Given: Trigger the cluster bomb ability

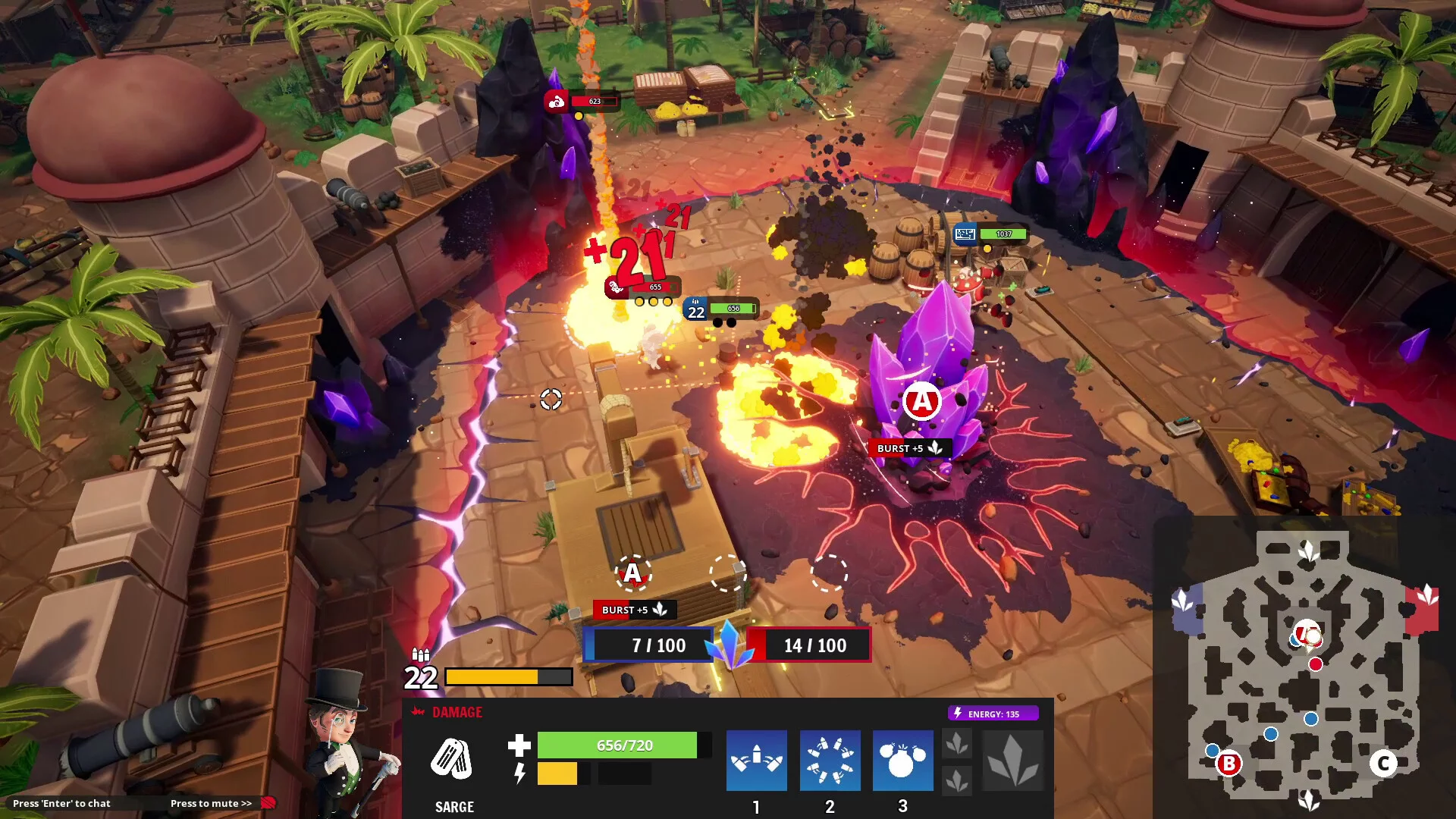Looking at the screenshot, I should 902,760.
